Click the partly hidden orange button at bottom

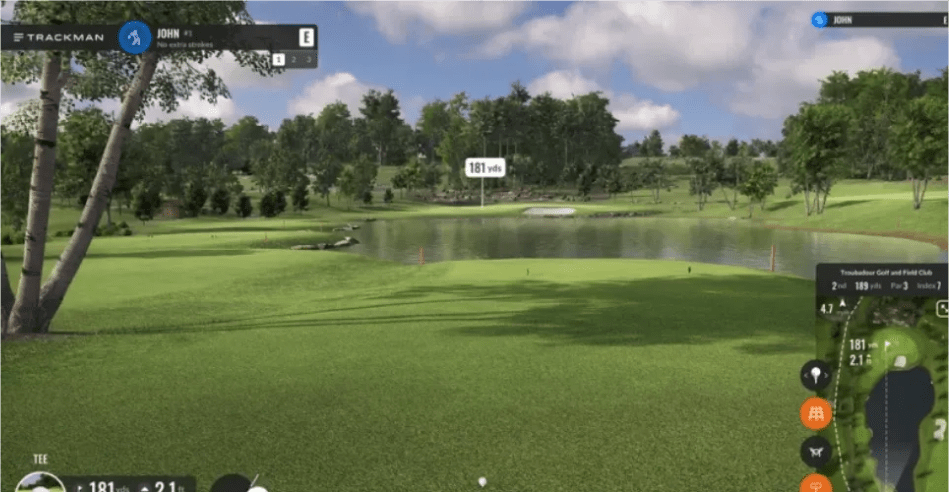(x=816, y=484)
